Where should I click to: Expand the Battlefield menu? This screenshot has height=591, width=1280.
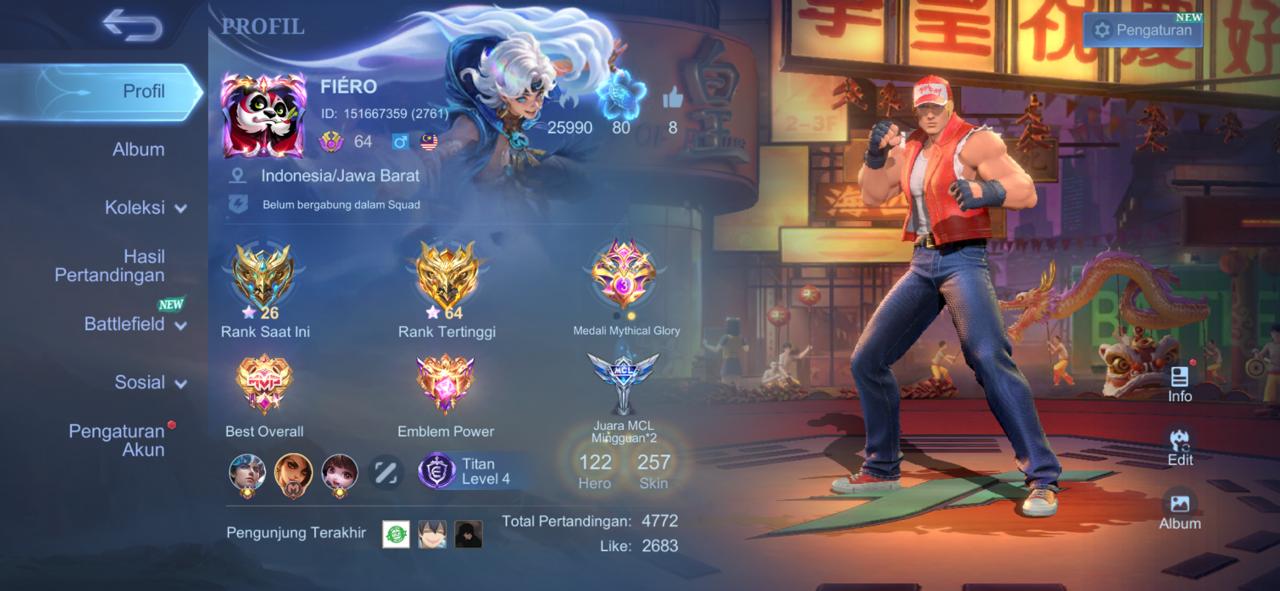click(135, 324)
